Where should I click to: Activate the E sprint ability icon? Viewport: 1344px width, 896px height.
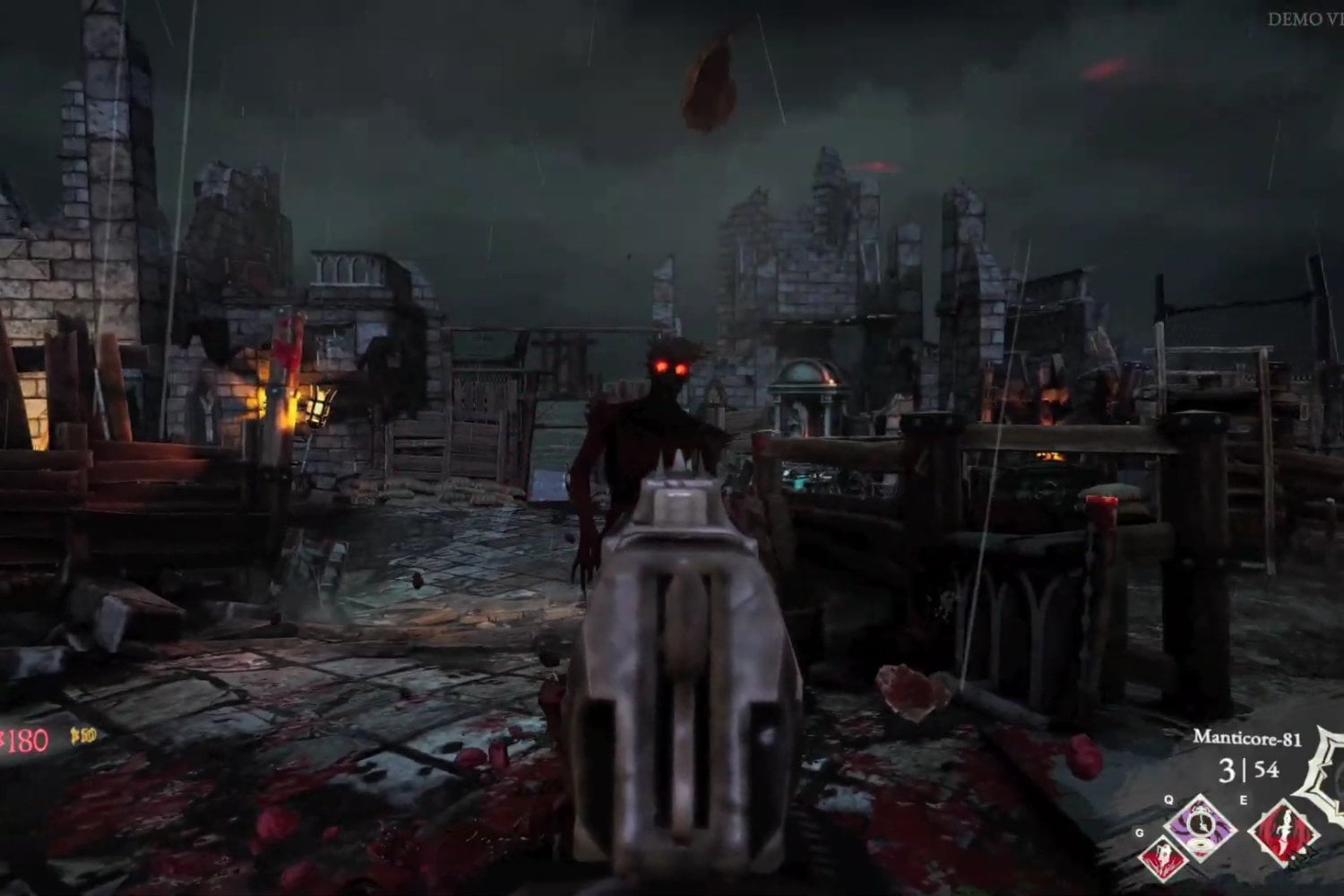(1283, 831)
